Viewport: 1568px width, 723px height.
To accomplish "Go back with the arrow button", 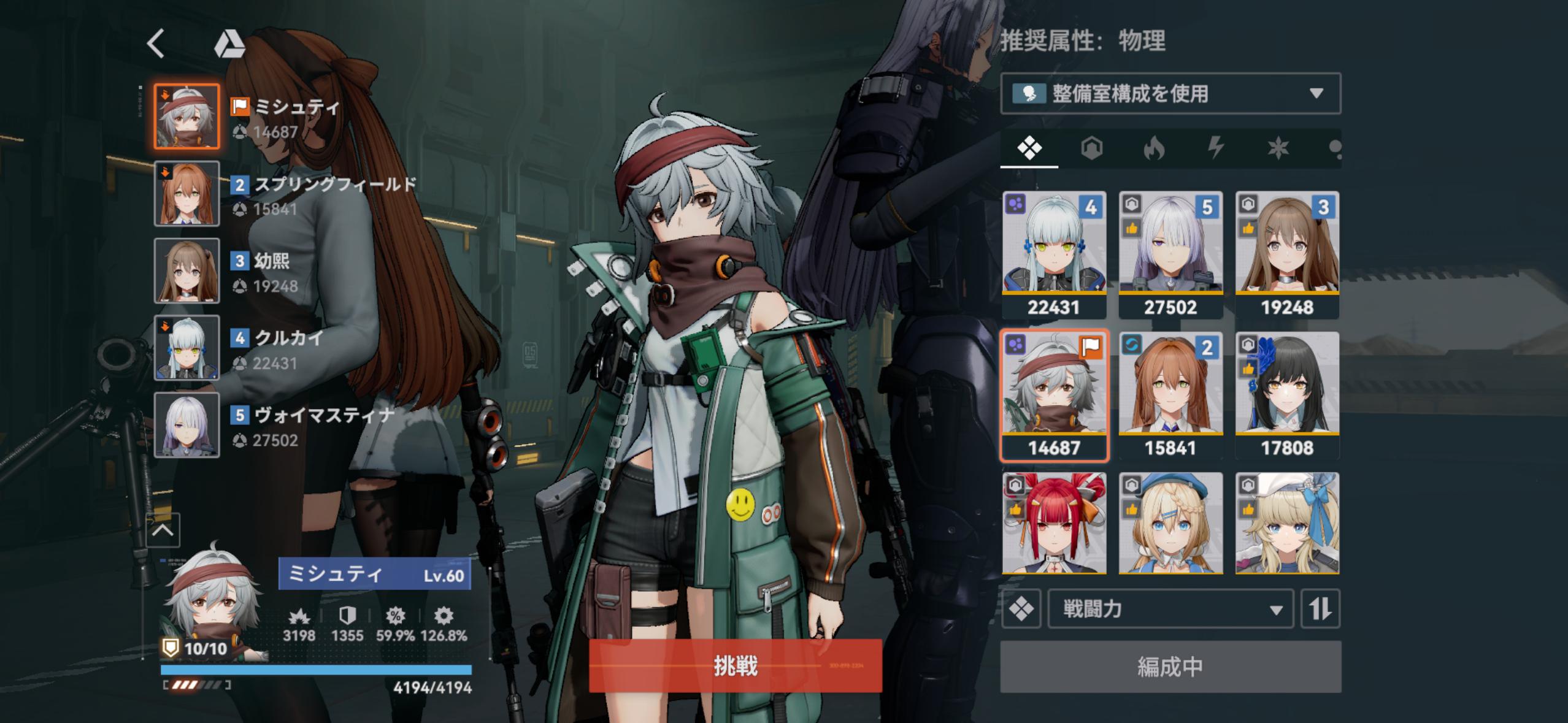I will tap(156, 44).
